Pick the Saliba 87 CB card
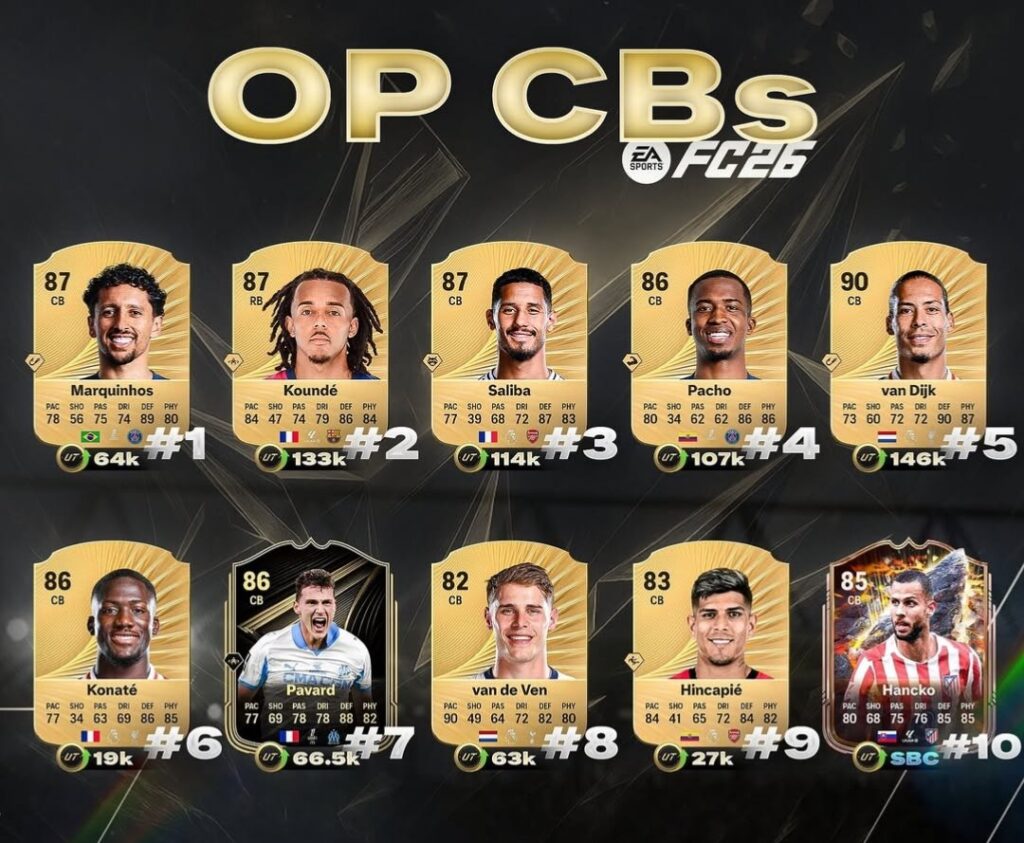Viewport: 1024px width, 843px height. pos(509,343)
